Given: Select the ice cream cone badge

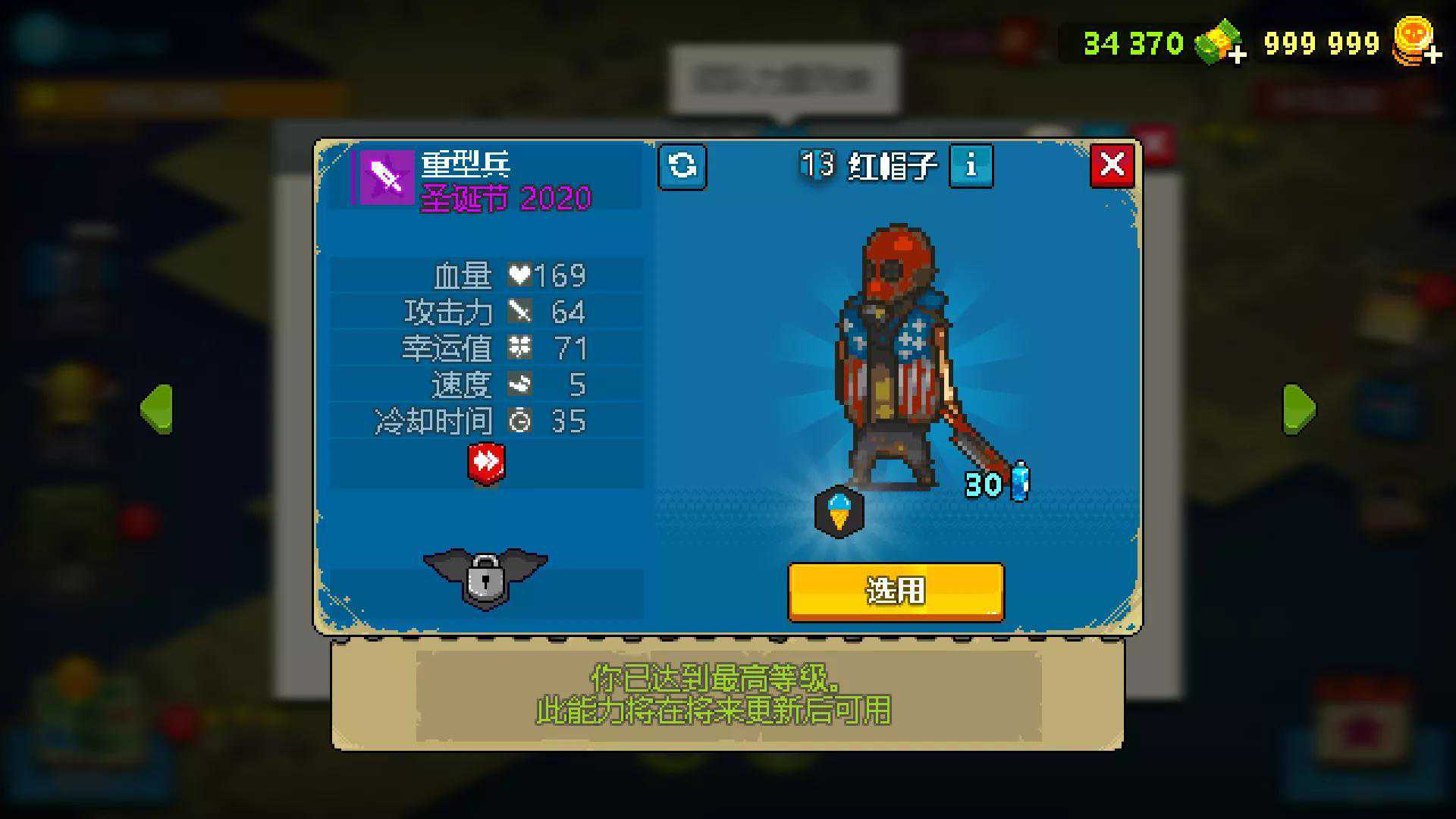Looking at the screenshot, I should pyautogui.click(x=839, y=512).
